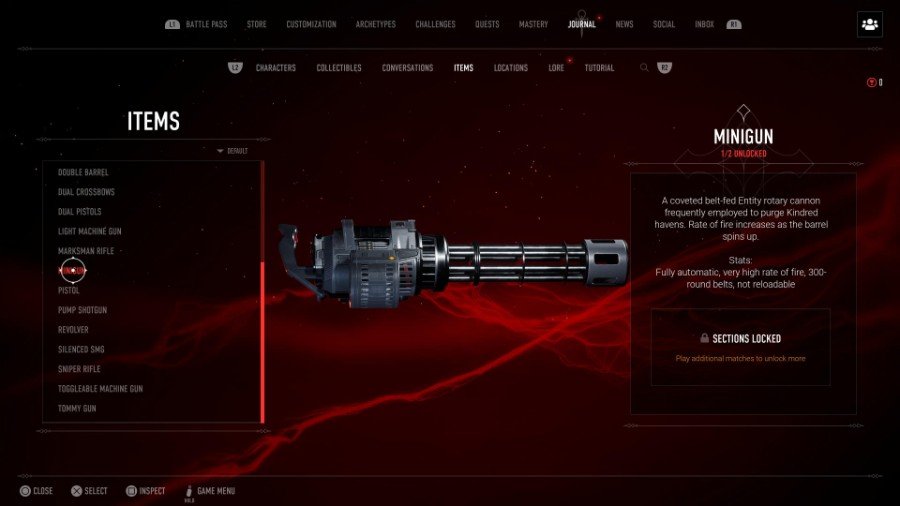
Task: Click the journal search magnifier icon
Action: [x=644, y=68]
